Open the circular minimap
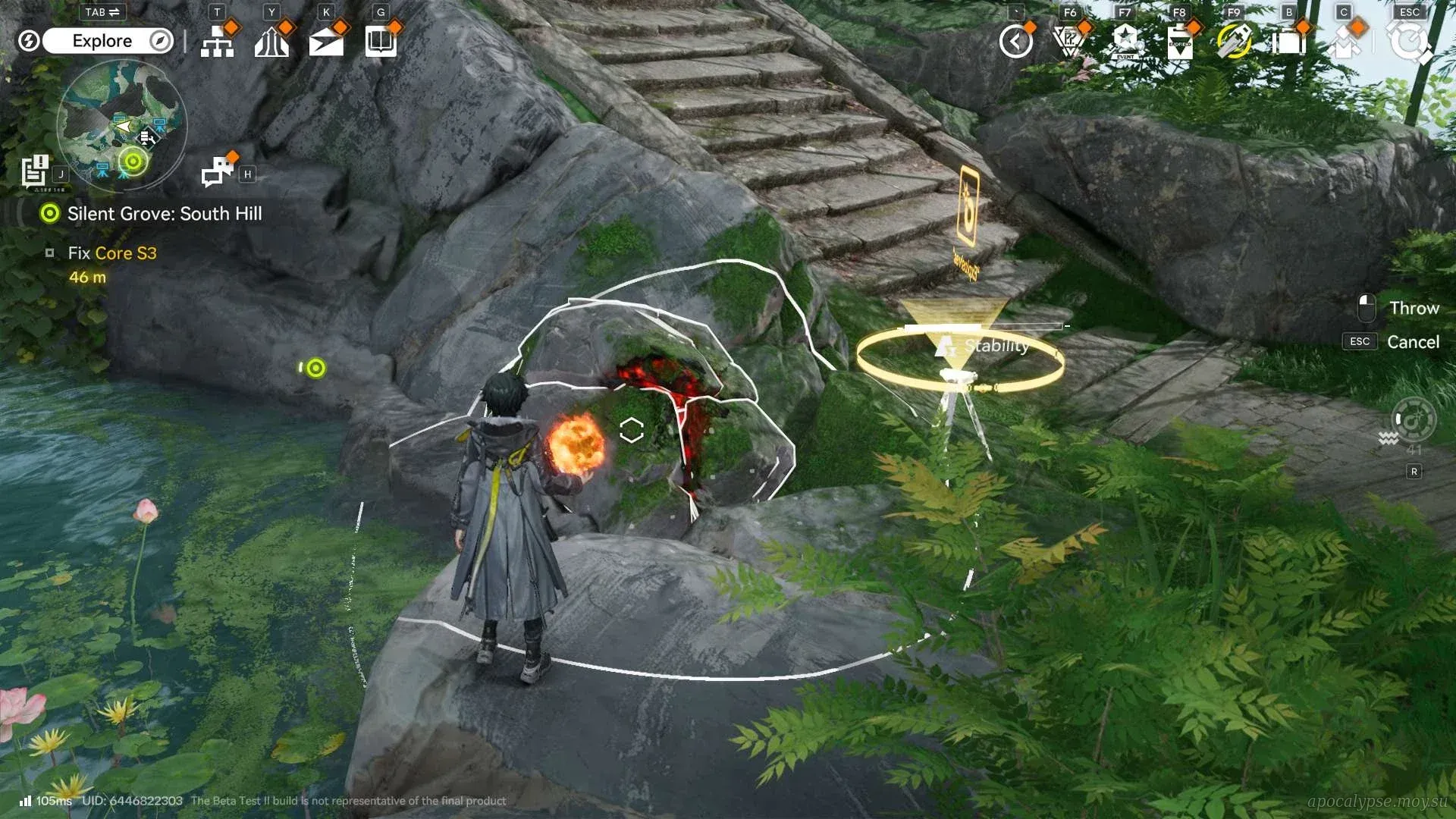 pyautogui.click(x=121, y=123)
